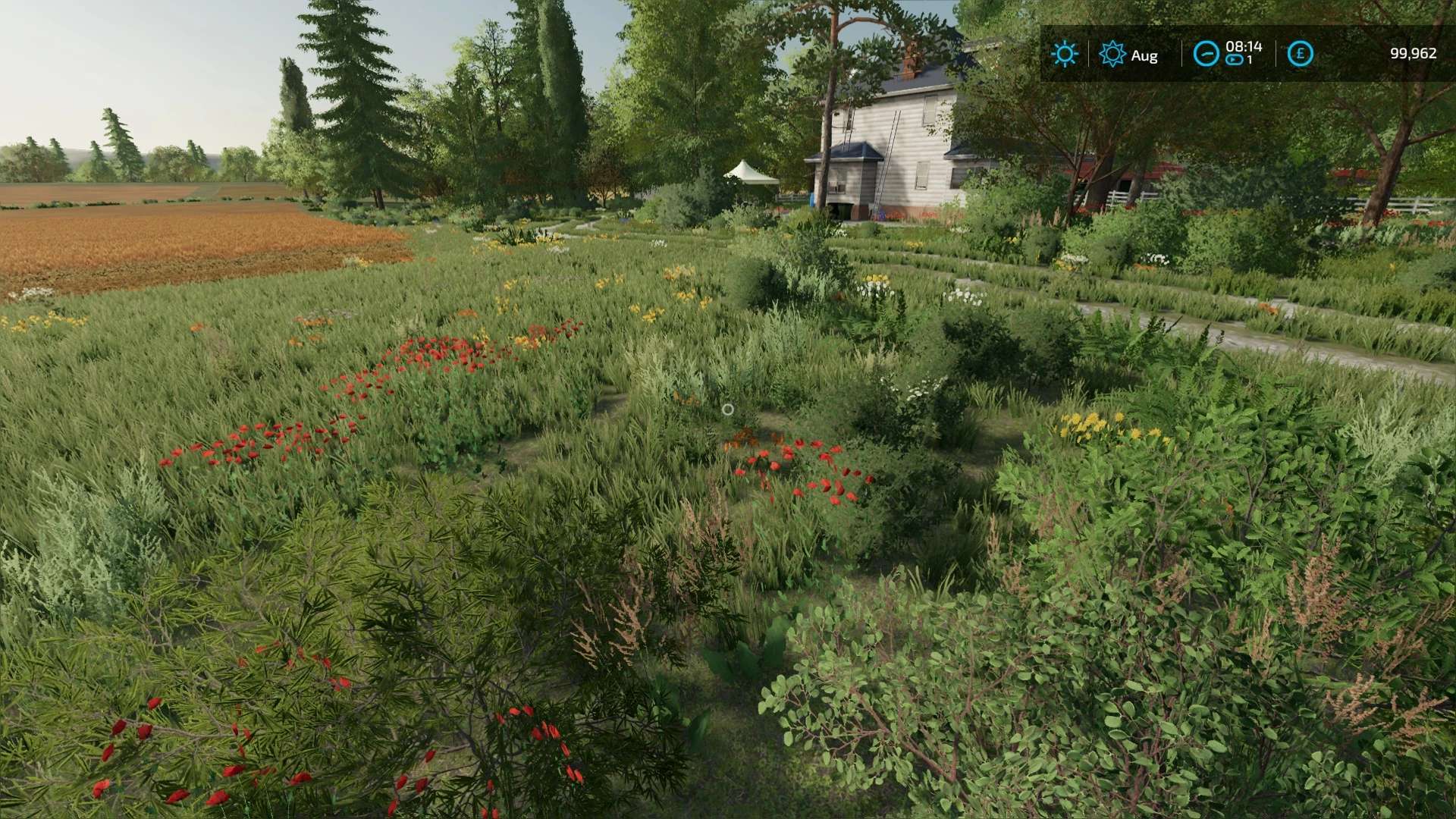Click the sunny weather icon

[1064, 54]
